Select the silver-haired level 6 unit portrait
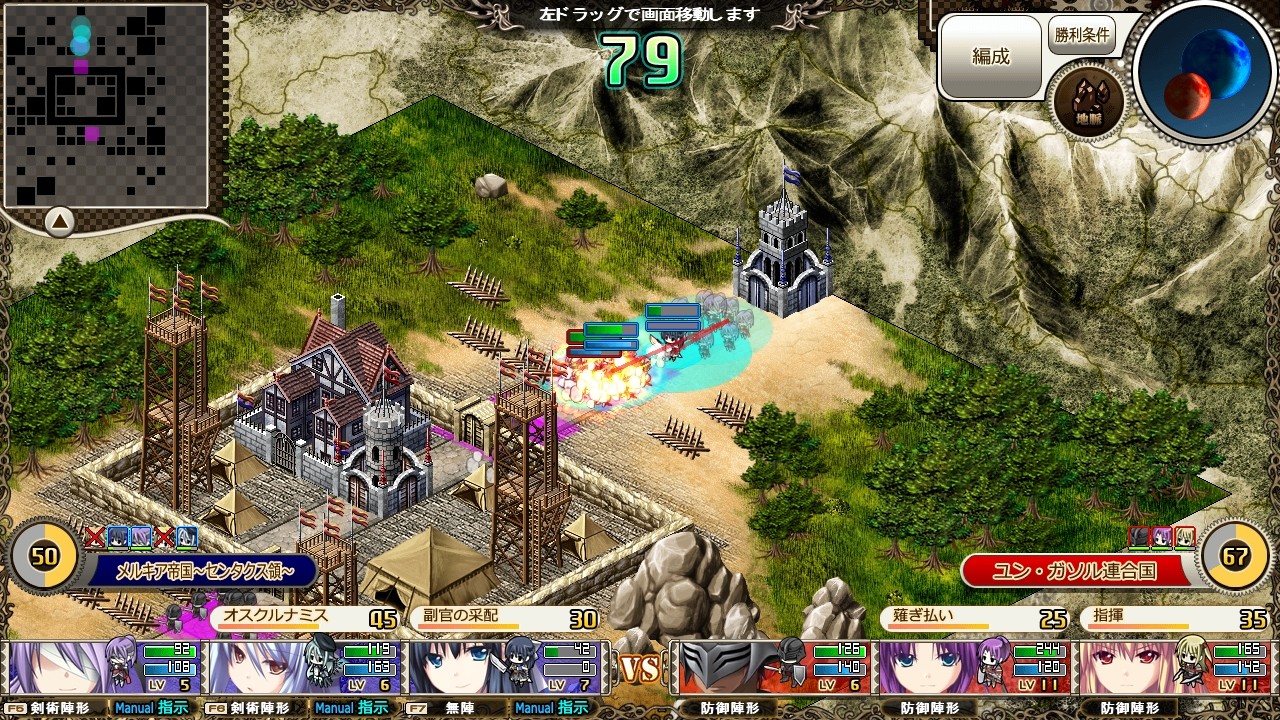 point(270,668)
